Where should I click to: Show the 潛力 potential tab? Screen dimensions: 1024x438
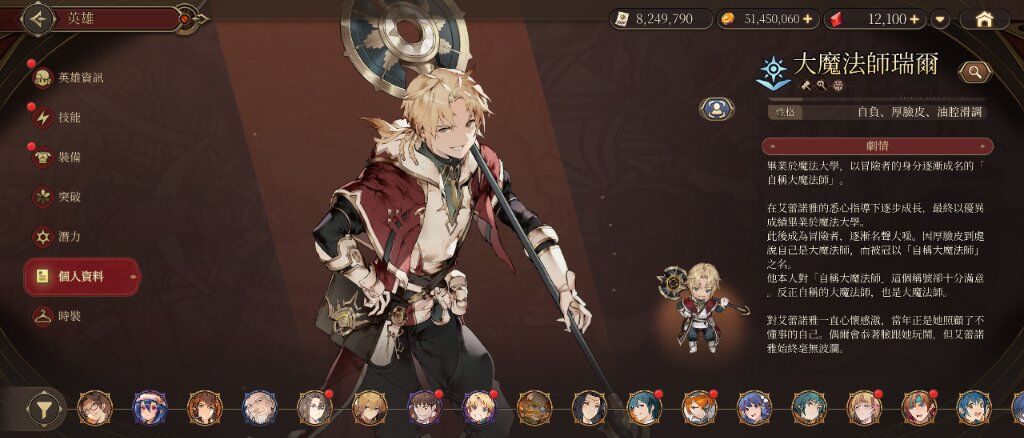(x=69, y=236)
